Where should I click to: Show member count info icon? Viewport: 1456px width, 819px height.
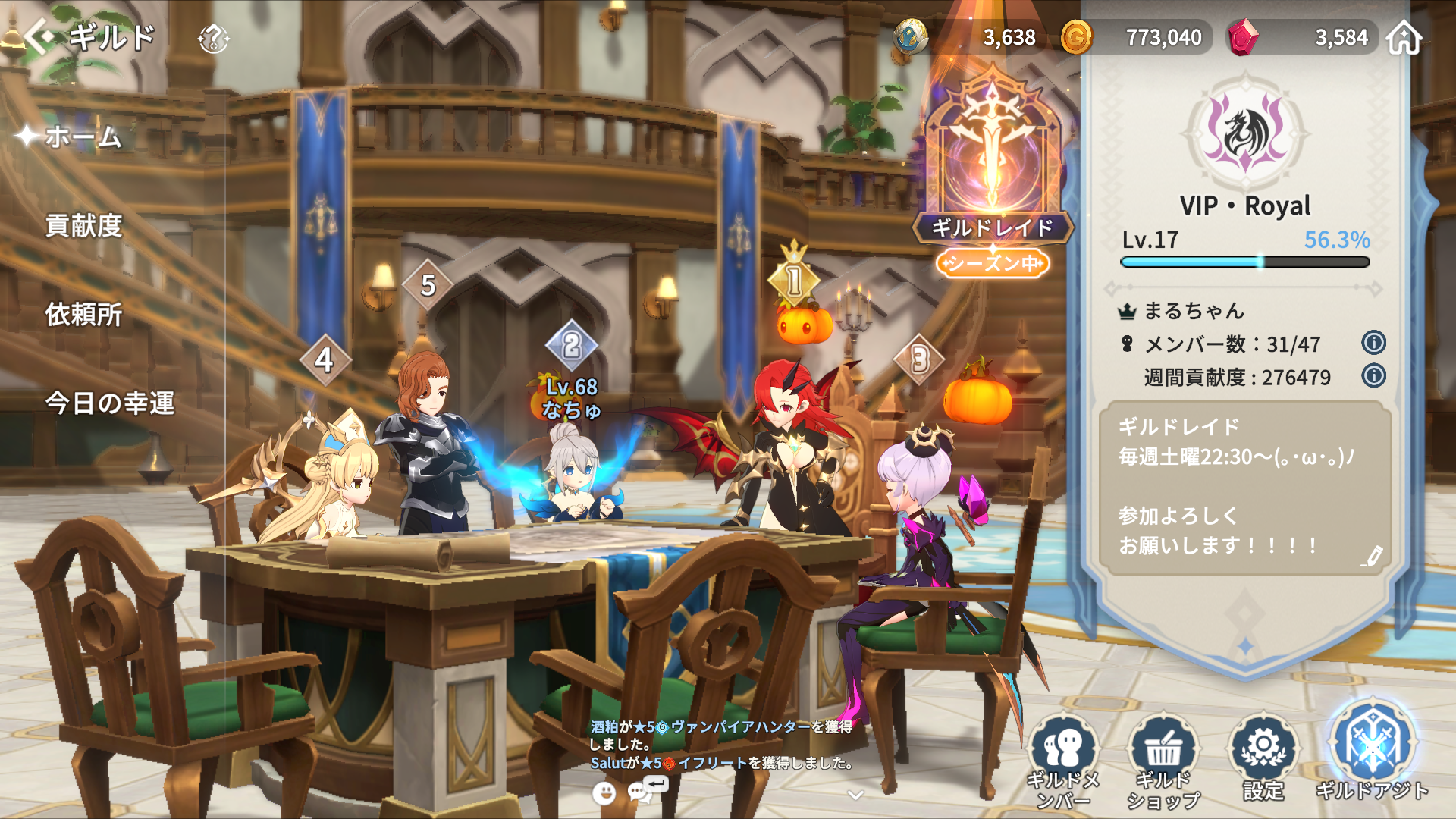pyautogui.click(x=1373, y=343)
